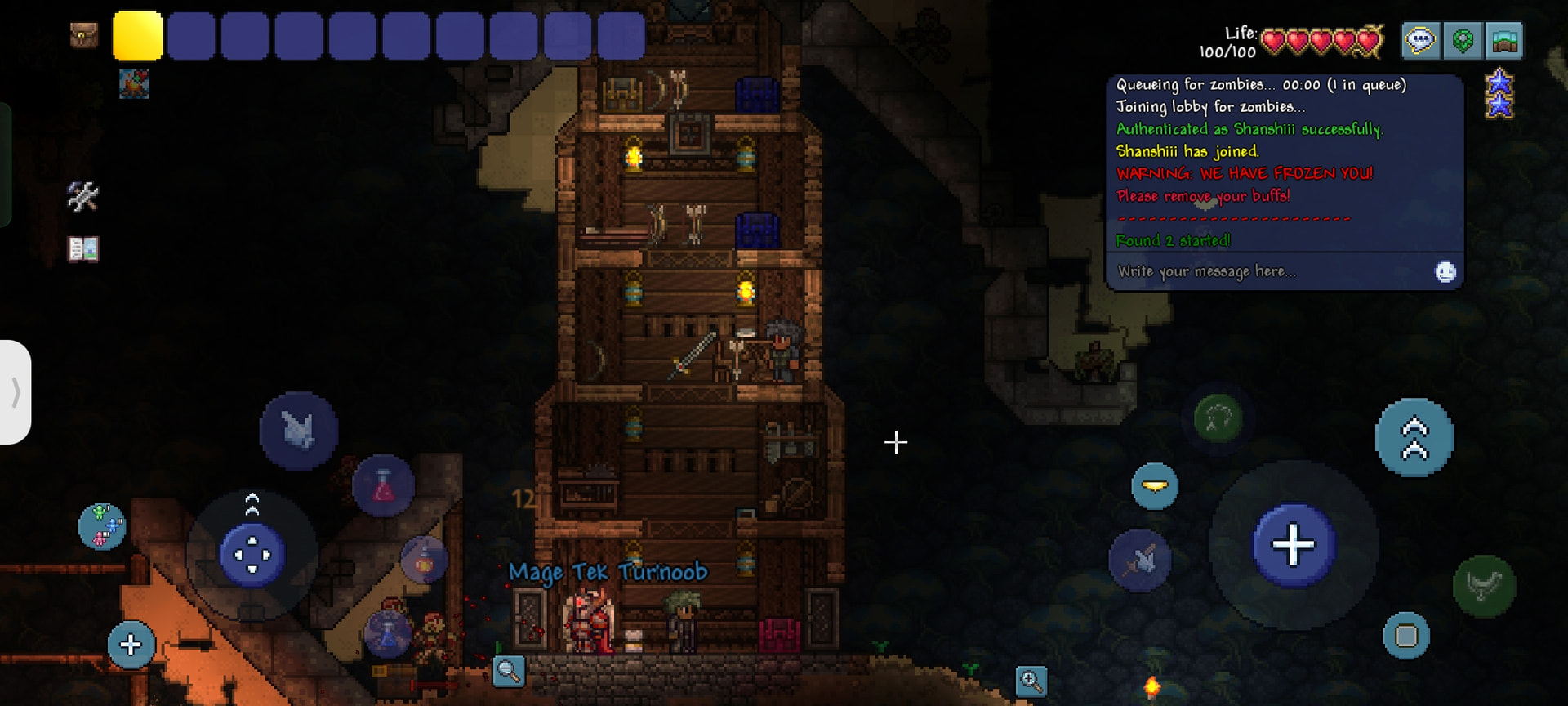Tap the double-arrow jump button
This screenshot has width=1568, height=706.
point(1414,438)
